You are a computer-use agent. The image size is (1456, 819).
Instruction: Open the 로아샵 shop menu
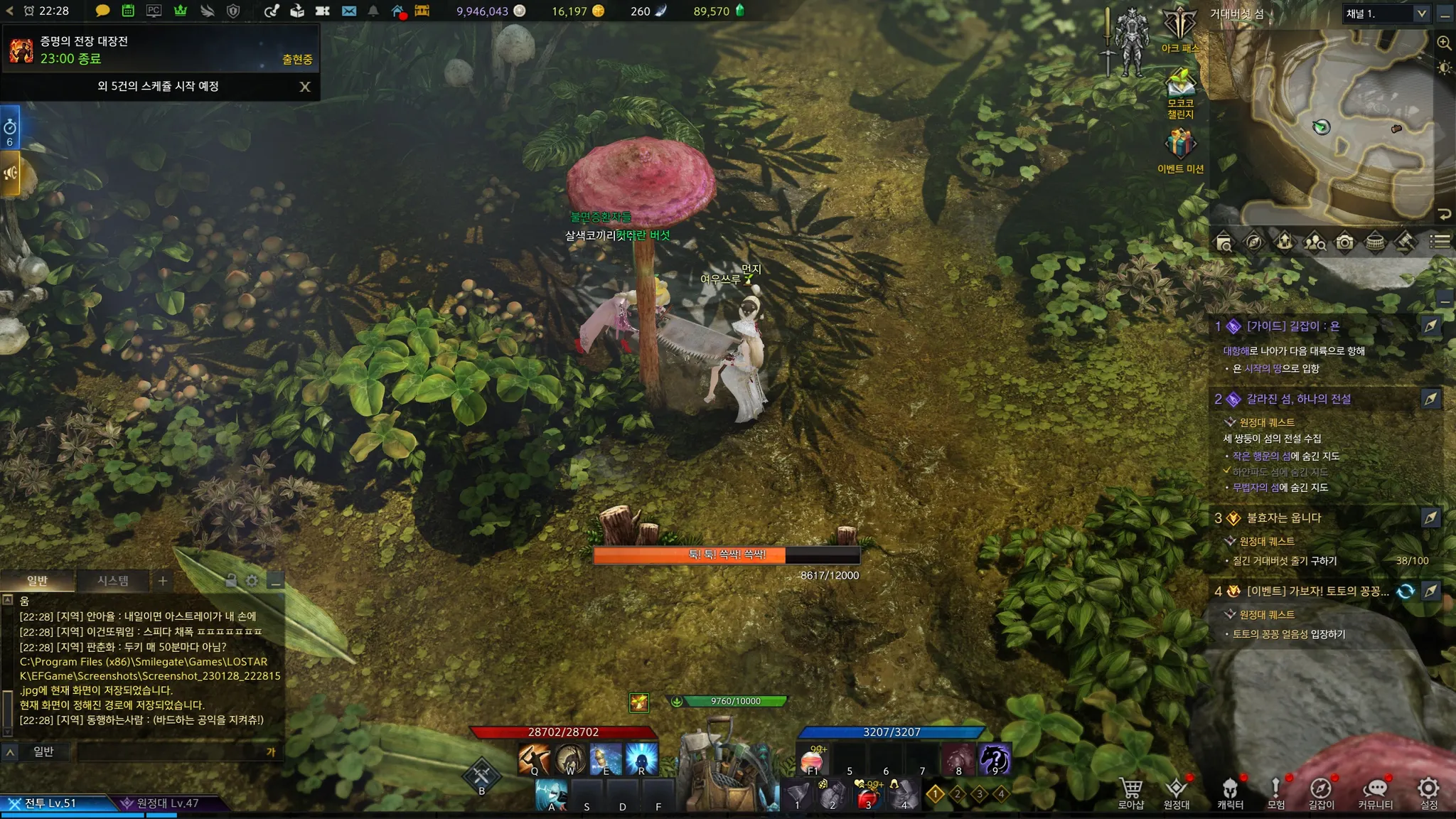click(x=1130, y=793)
